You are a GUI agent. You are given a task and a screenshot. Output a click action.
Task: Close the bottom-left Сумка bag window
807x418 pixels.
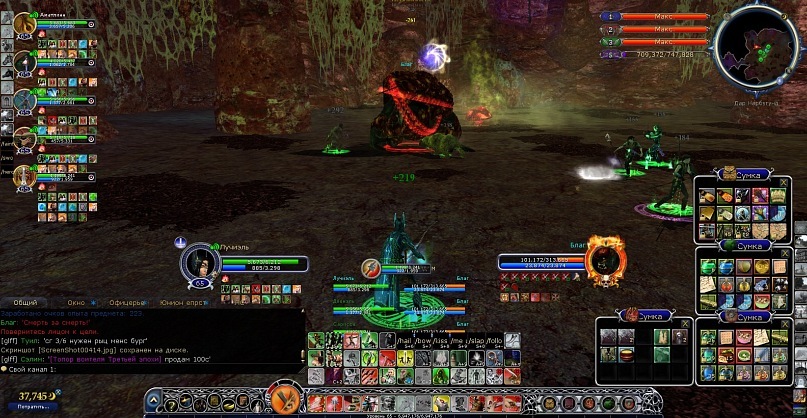pos(684,324)
